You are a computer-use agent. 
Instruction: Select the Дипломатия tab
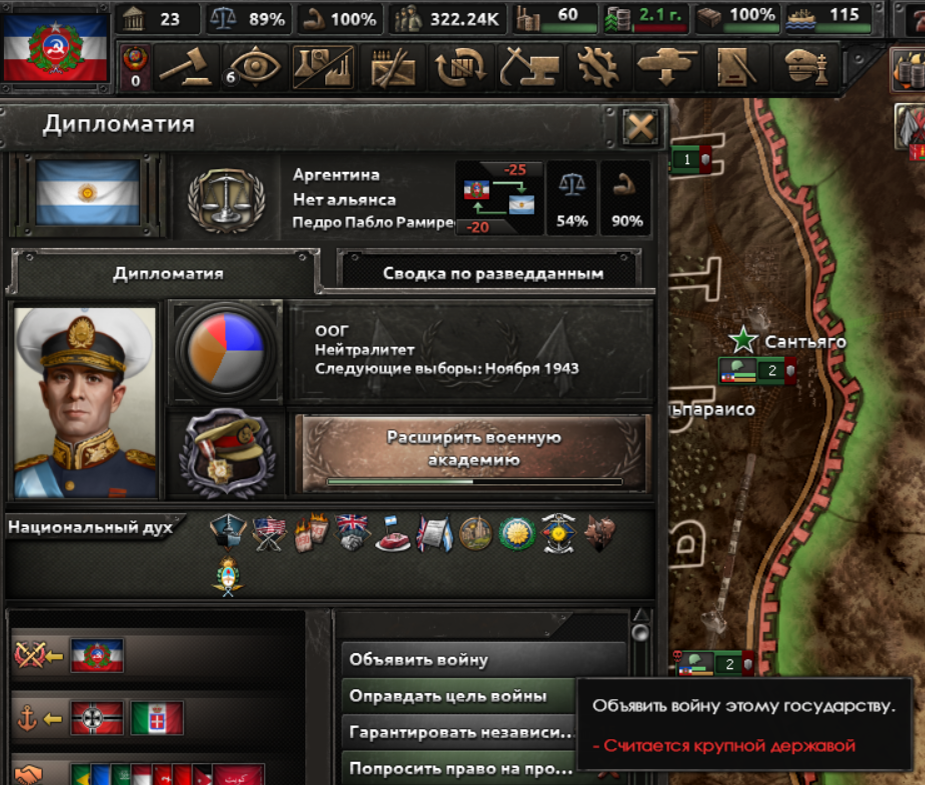pyautogui.click(x=167, y=272)
